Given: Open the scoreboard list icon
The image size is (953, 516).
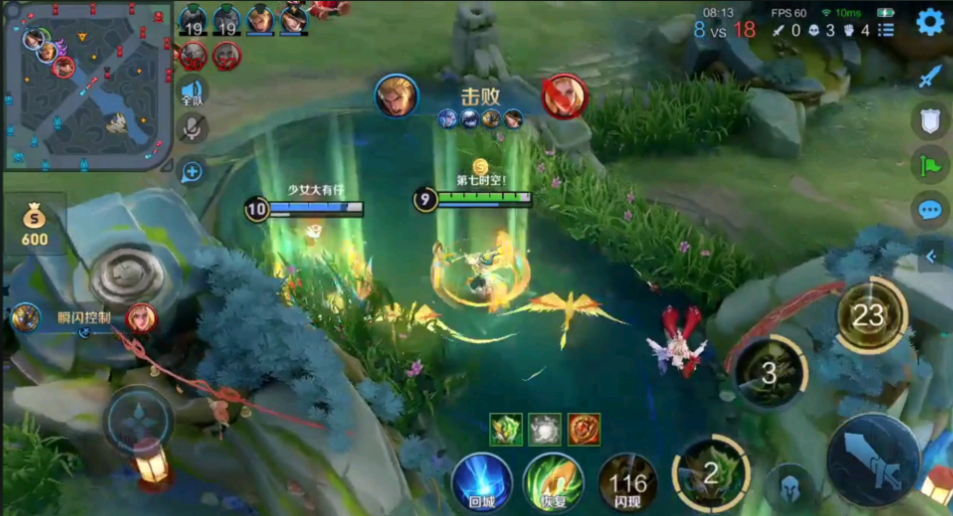Looking at the screenshot, I should pyautogui.click(x=886, y=30).
